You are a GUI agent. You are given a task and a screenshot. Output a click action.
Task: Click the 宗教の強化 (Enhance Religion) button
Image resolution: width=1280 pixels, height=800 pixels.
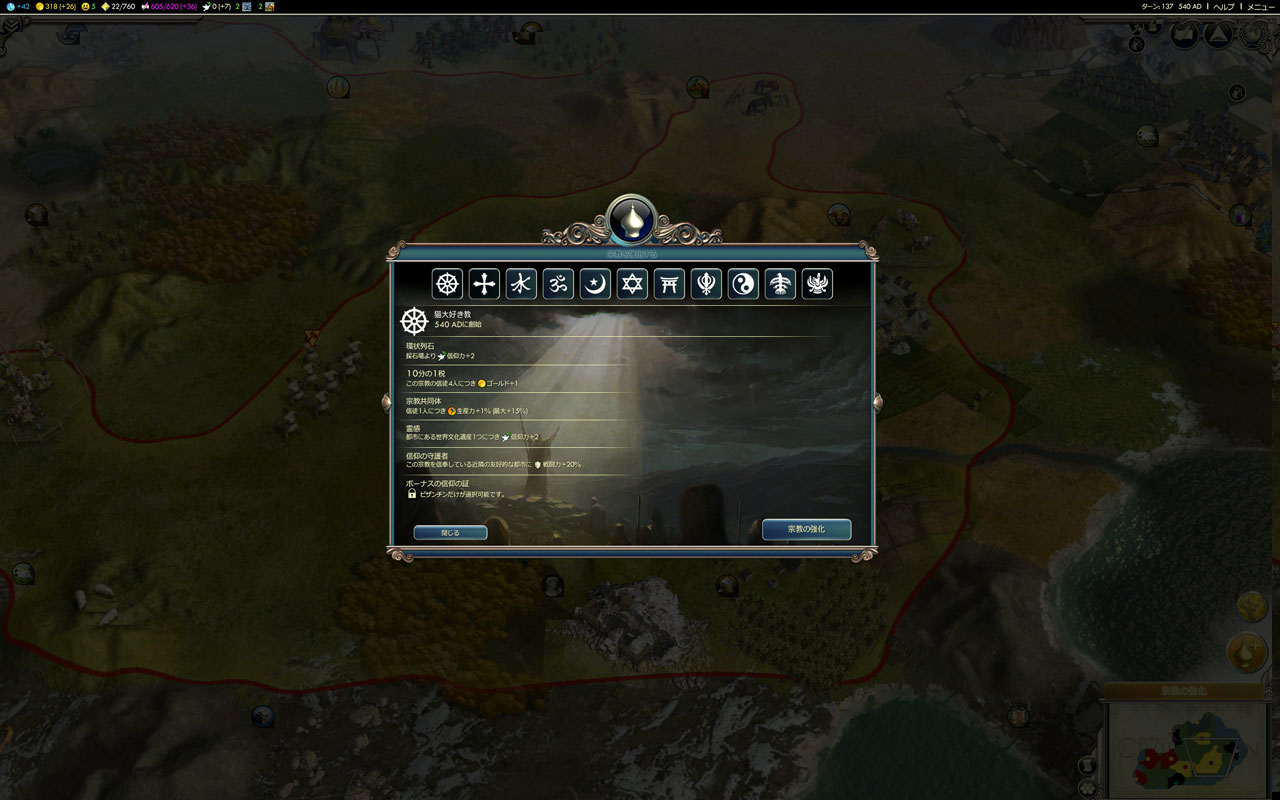(806, 529)
